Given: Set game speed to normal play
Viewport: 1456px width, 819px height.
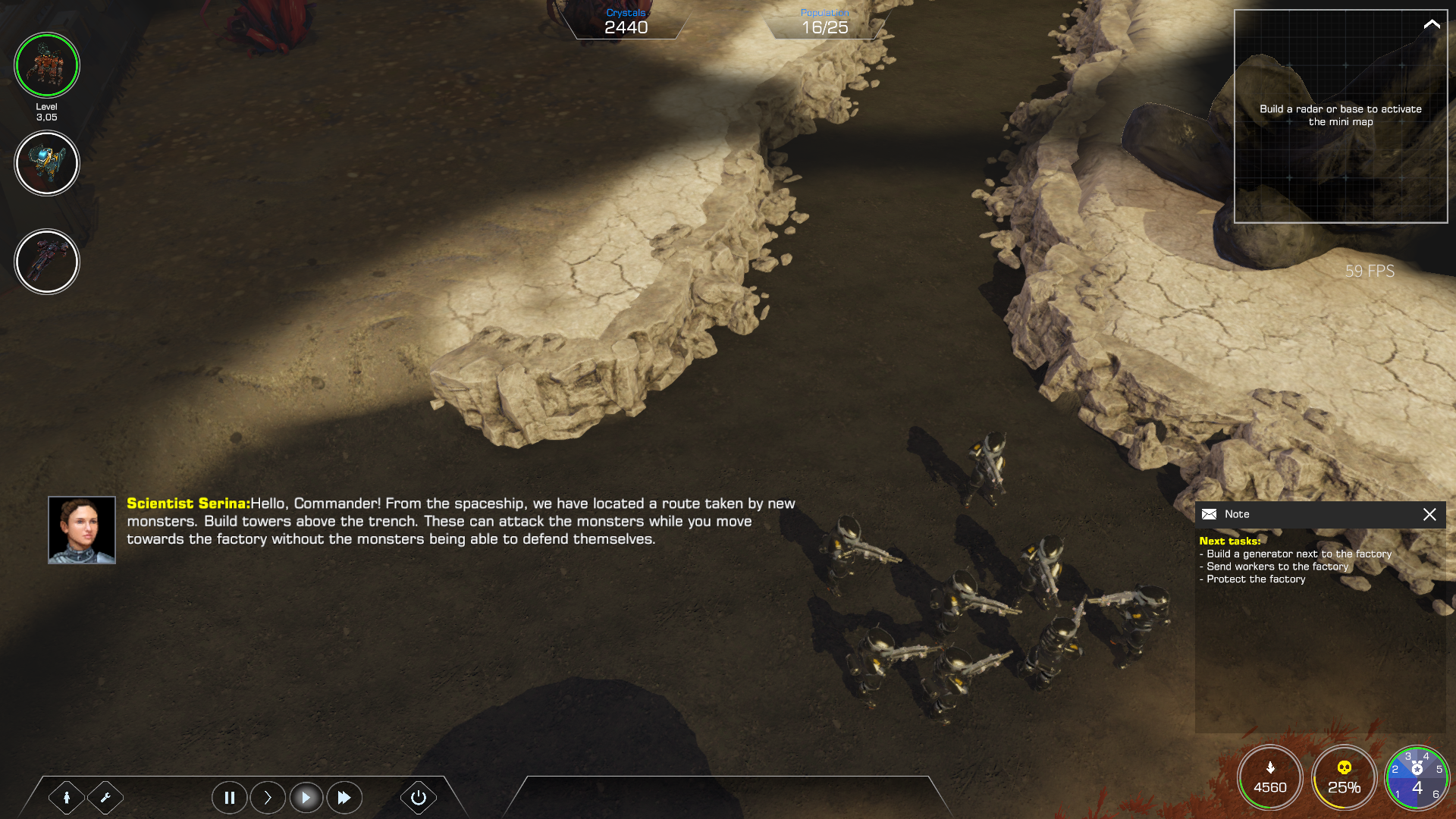Looking at the screenshot, I should [x=306, y=797].
